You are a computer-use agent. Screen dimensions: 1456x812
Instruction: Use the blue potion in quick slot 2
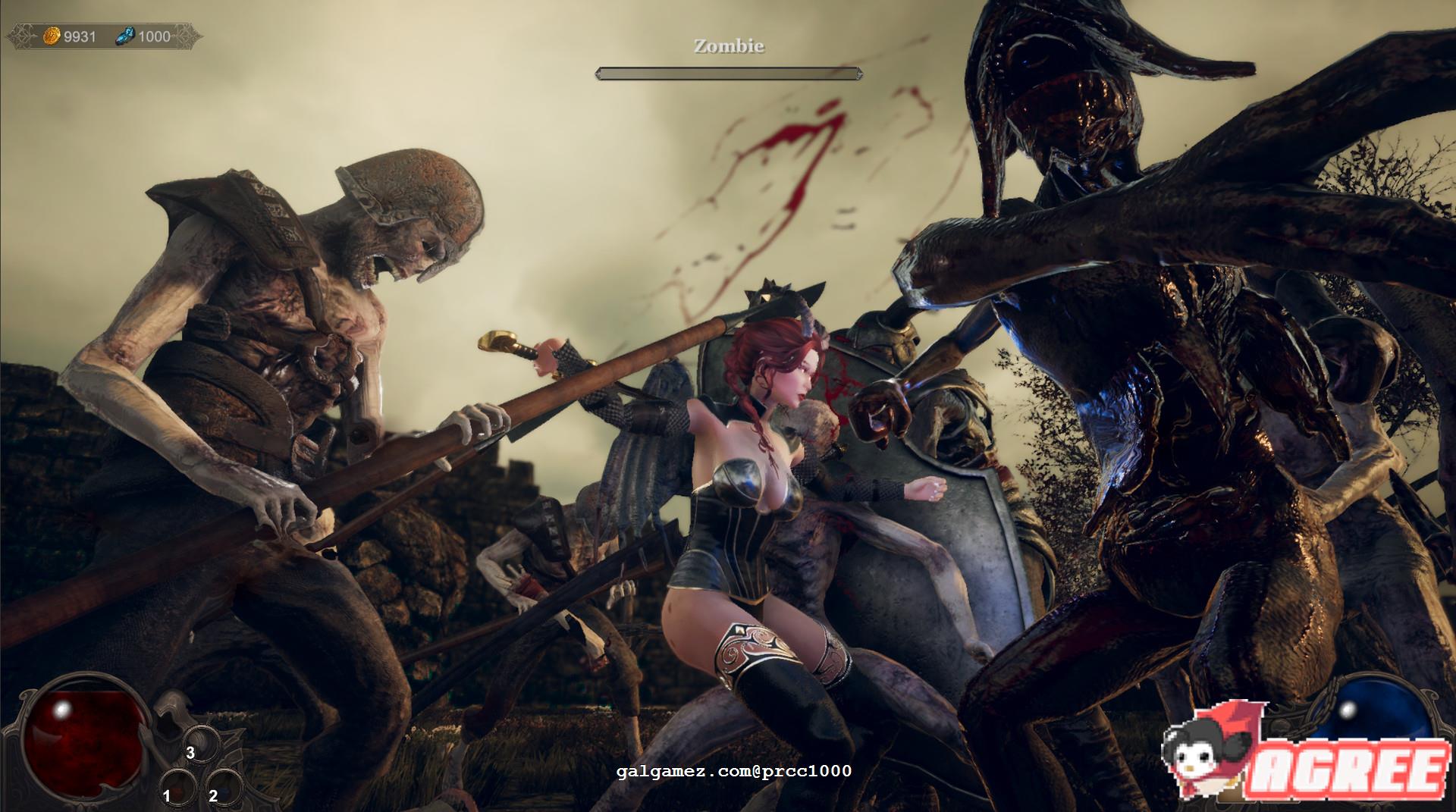point(222,788)
